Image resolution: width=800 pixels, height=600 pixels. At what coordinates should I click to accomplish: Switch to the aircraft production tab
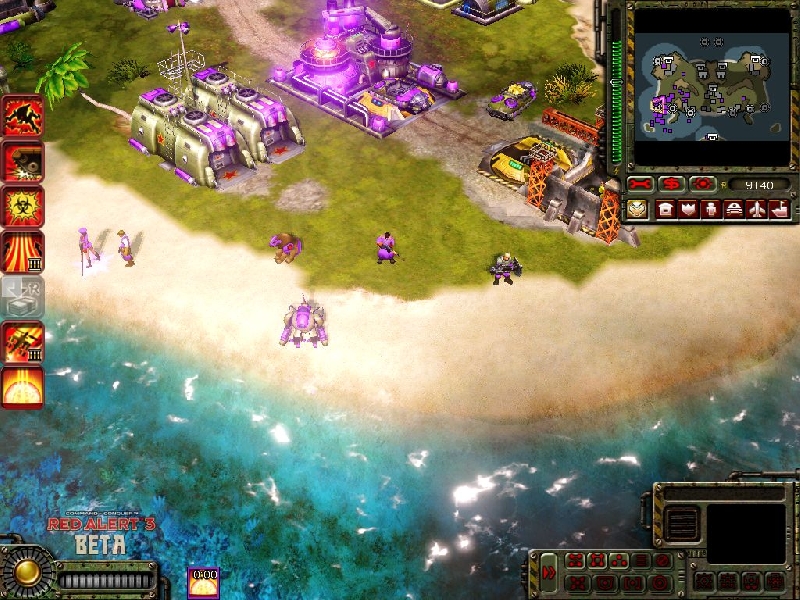757,209
